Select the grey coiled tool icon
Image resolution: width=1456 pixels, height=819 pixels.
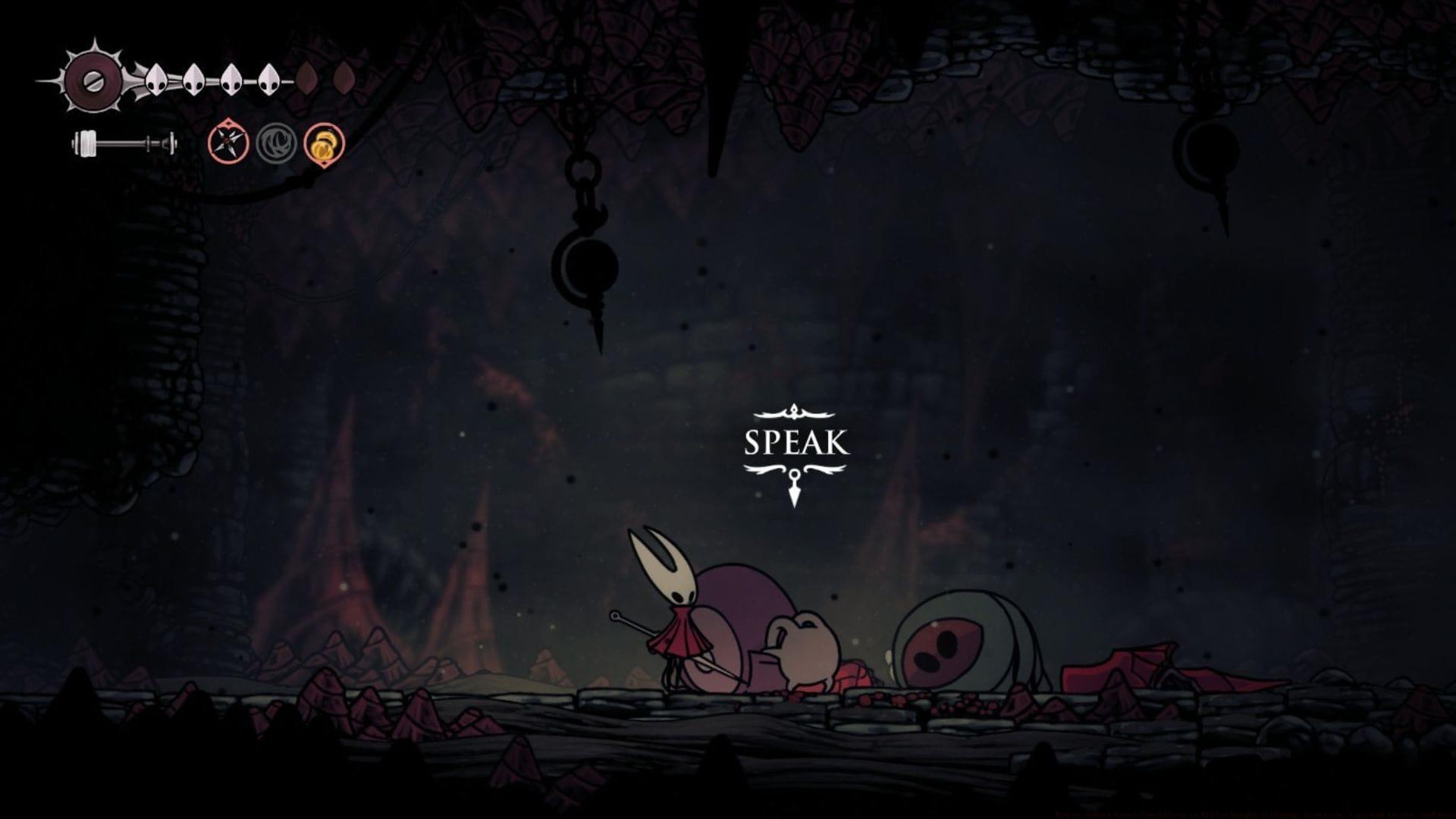click(x=275, y=144)
